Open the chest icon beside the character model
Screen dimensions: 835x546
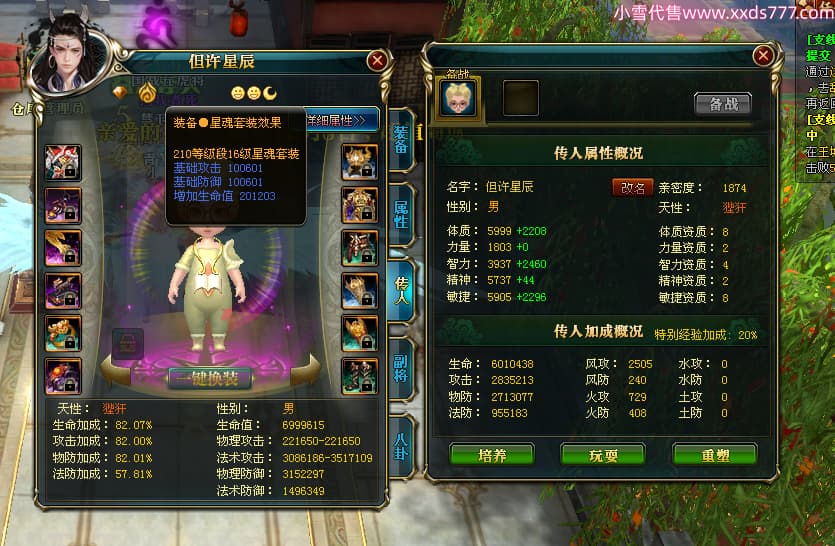[x=127, y=344]
